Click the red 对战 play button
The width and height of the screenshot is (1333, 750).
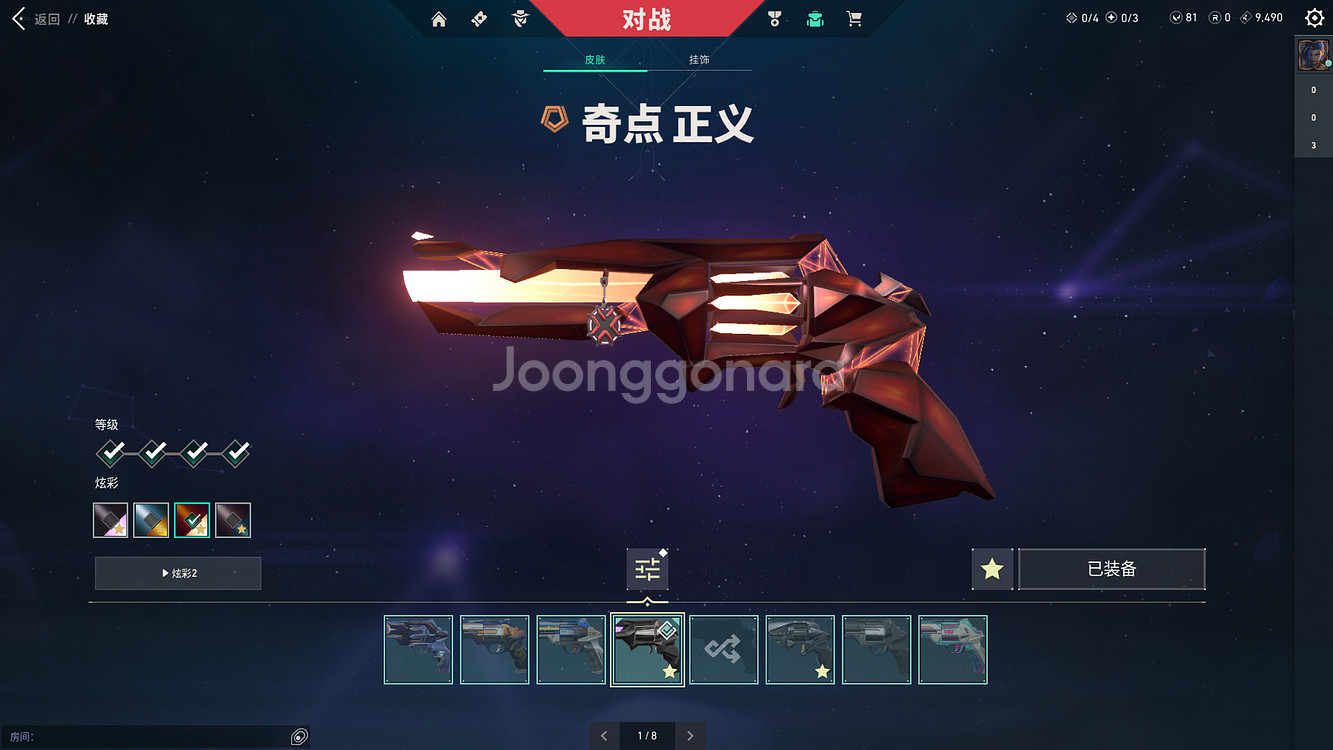point(646,19)
